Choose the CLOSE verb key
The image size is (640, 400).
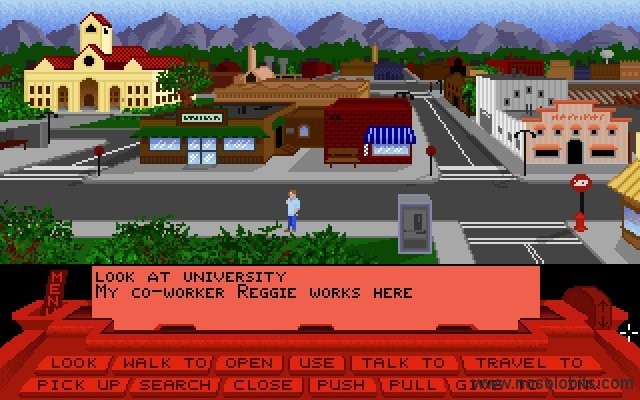tap(264, 384)
